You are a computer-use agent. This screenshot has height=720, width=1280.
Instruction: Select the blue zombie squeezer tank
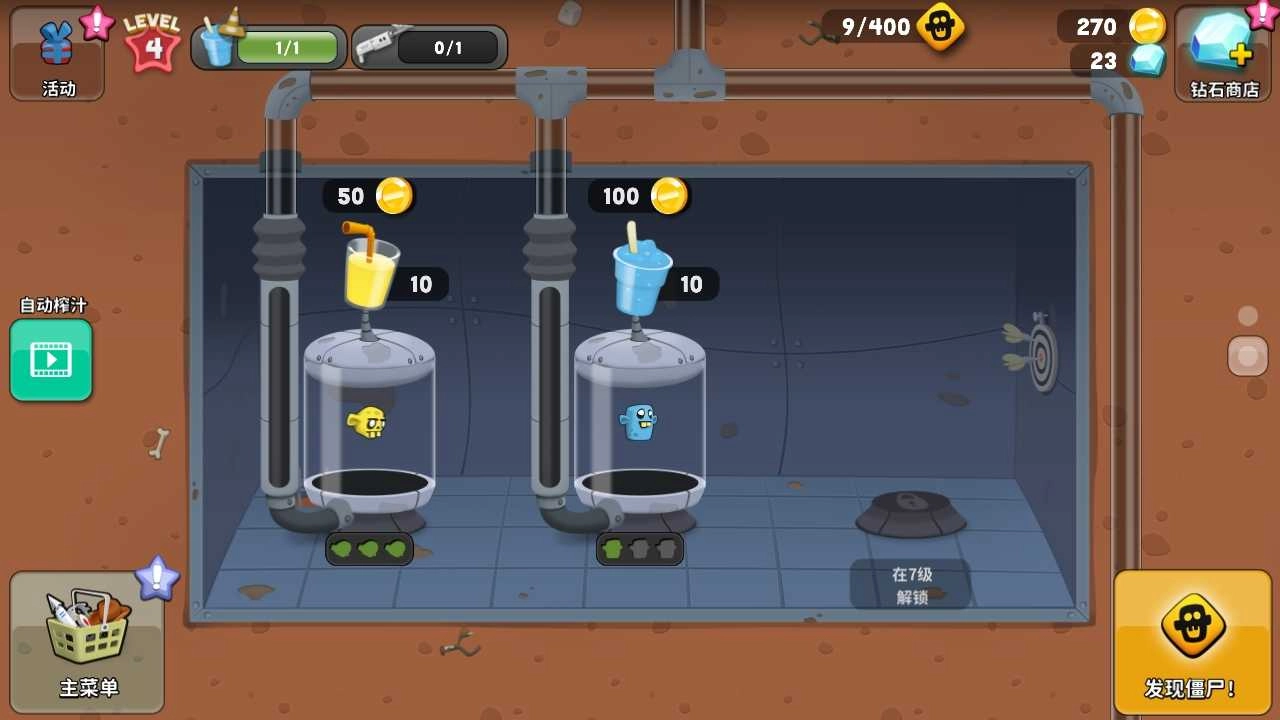point(639,425)
